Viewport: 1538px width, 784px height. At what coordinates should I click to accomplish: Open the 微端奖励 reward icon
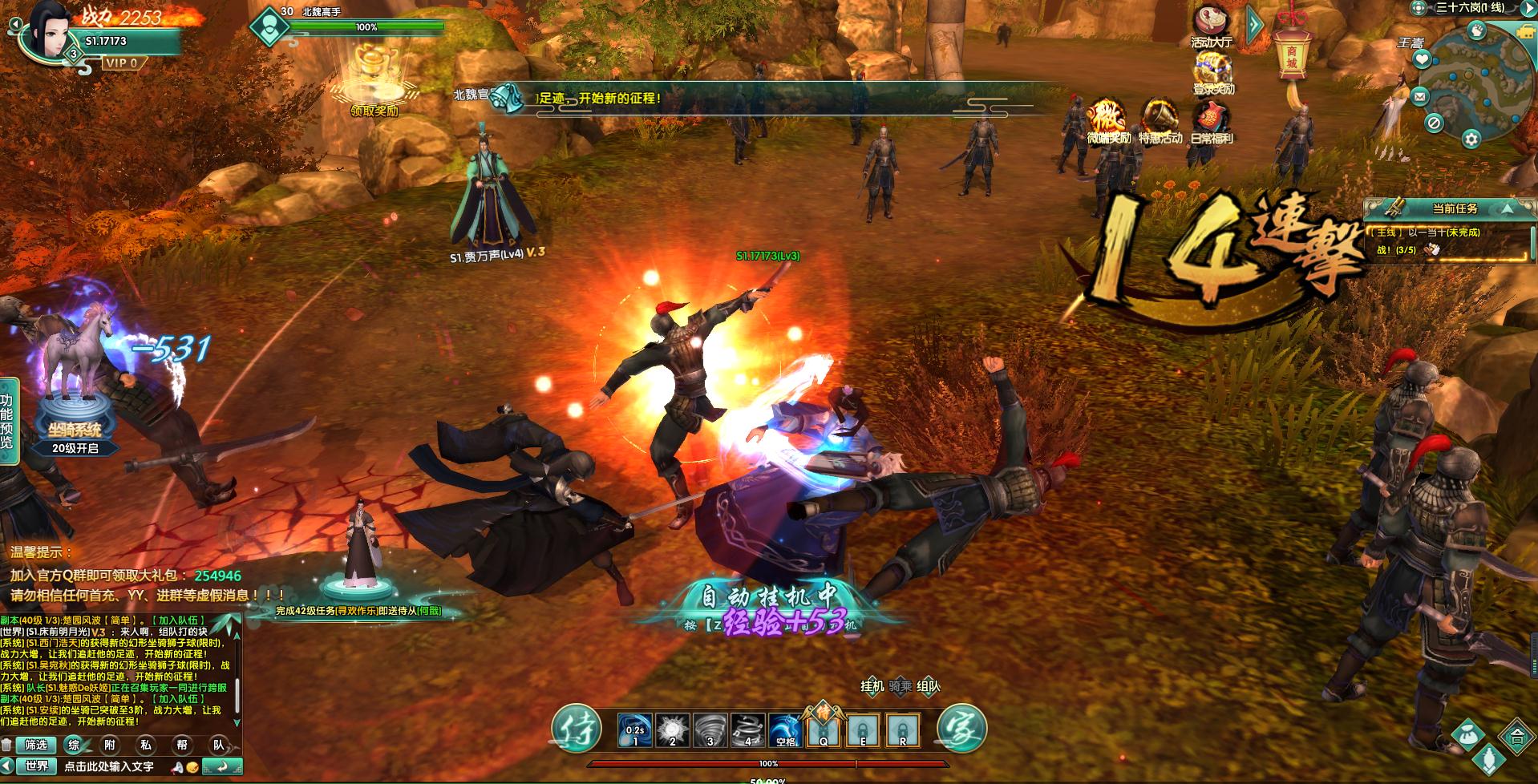(x=1108, y=122)
